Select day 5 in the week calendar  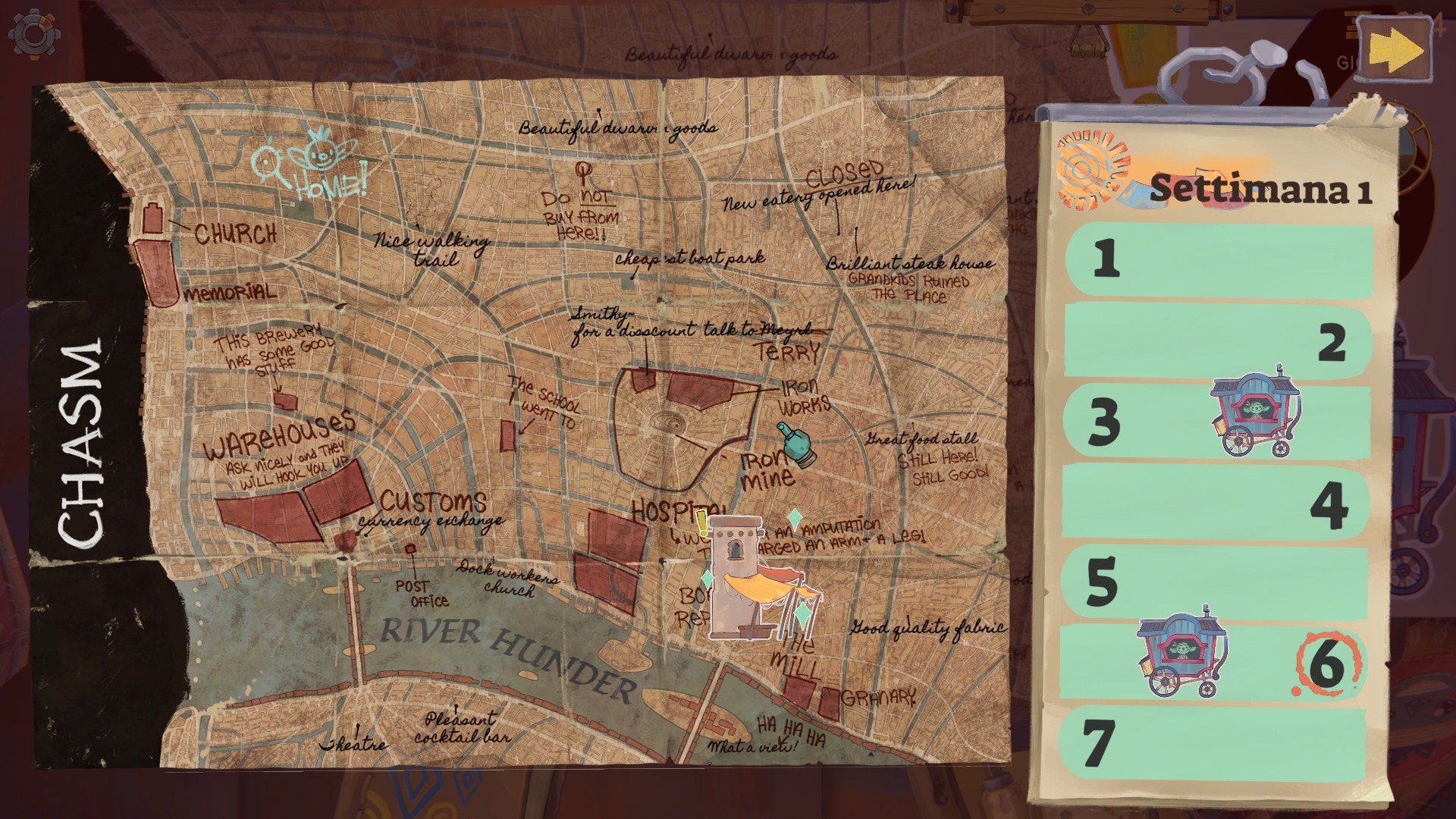1218,582
